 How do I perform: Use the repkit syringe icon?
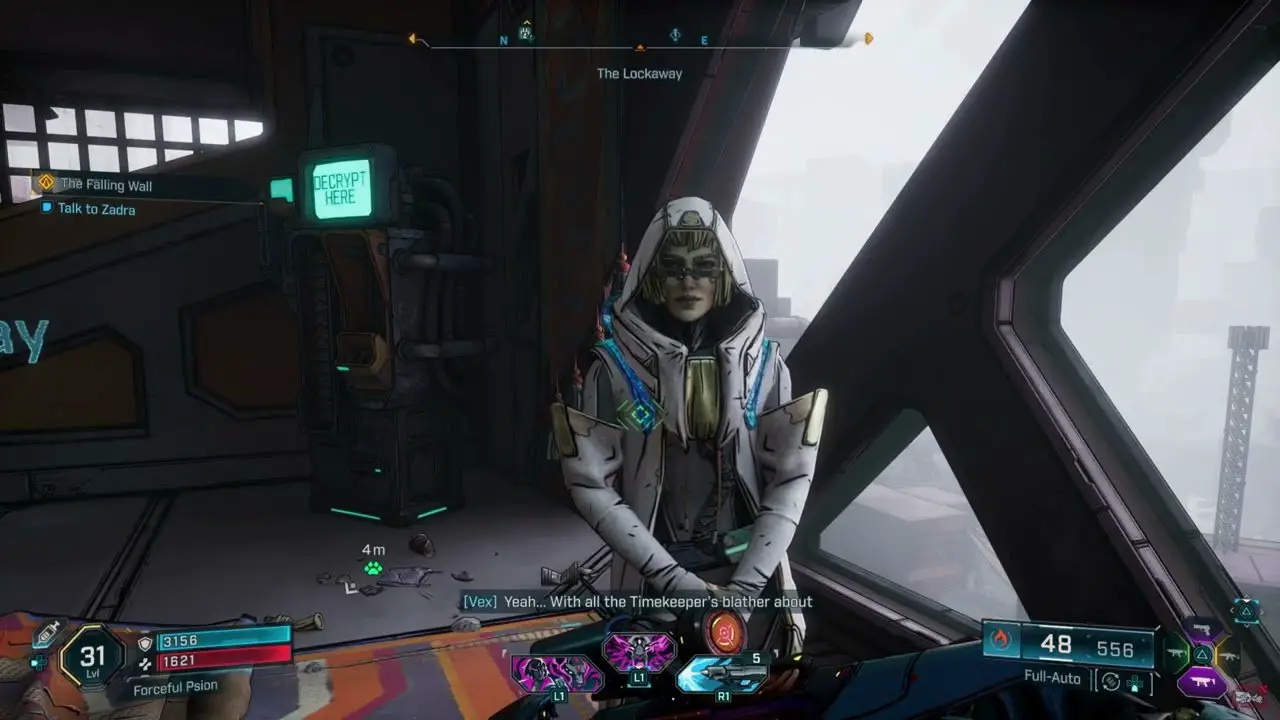[47, 634]
